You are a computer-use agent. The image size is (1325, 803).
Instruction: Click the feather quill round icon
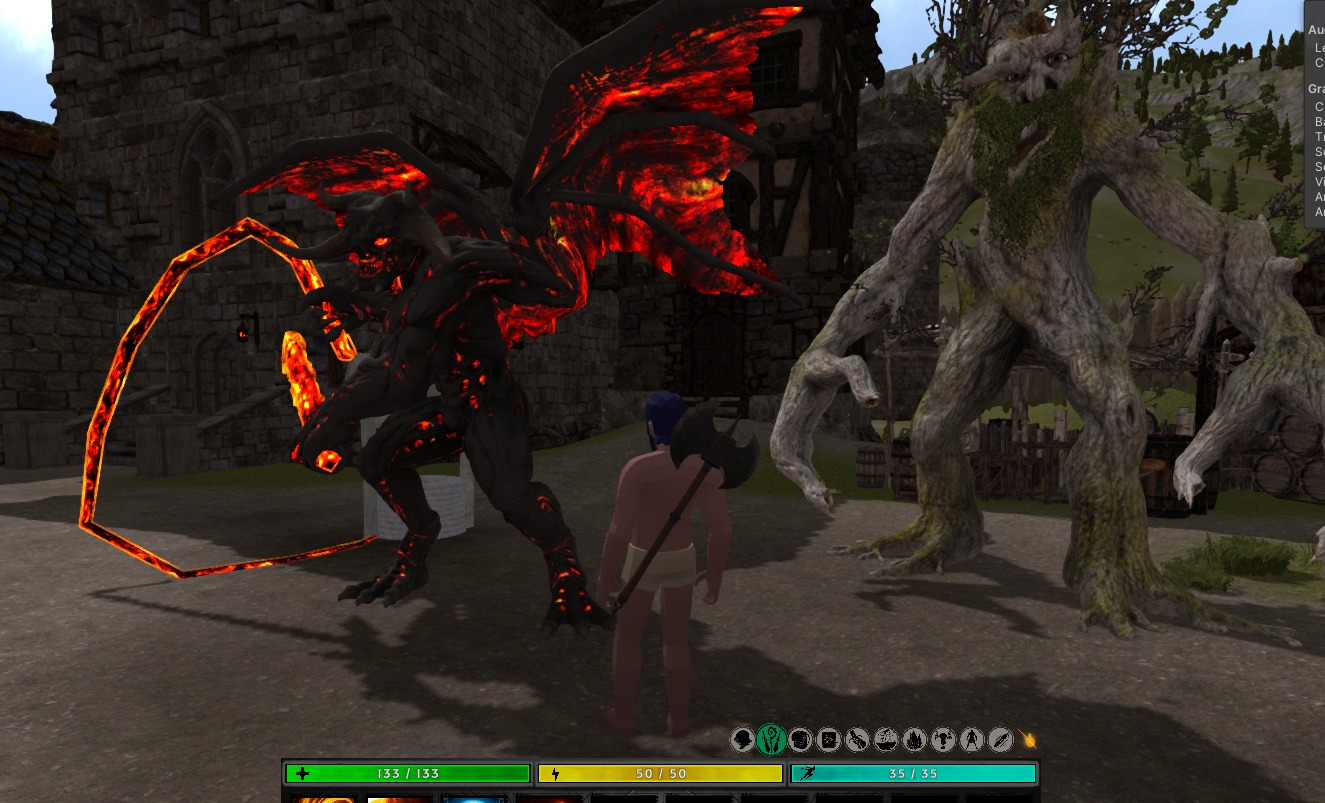tap(1000, 740)
